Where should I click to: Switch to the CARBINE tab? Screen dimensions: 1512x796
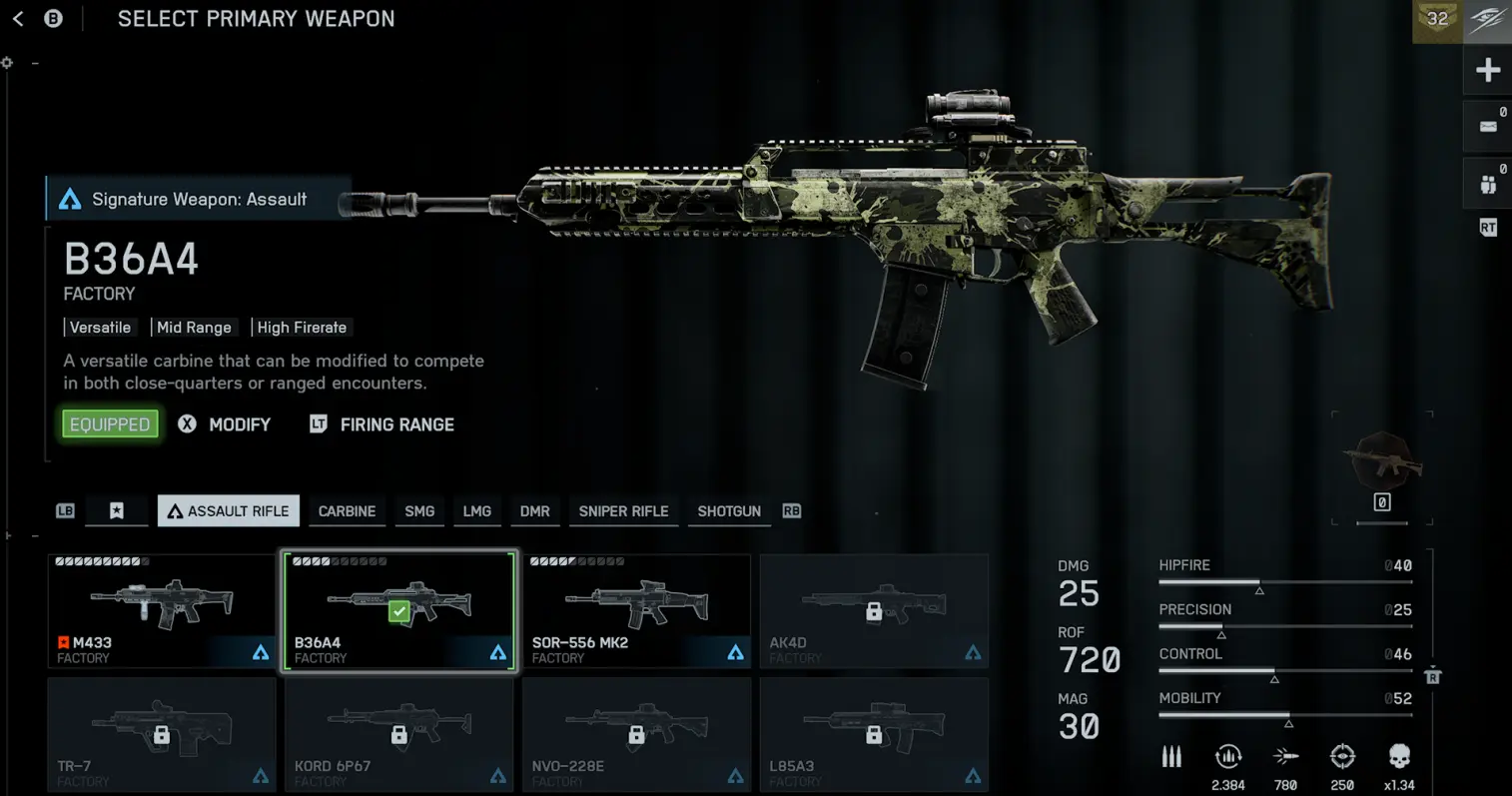[x=347, y=511]
